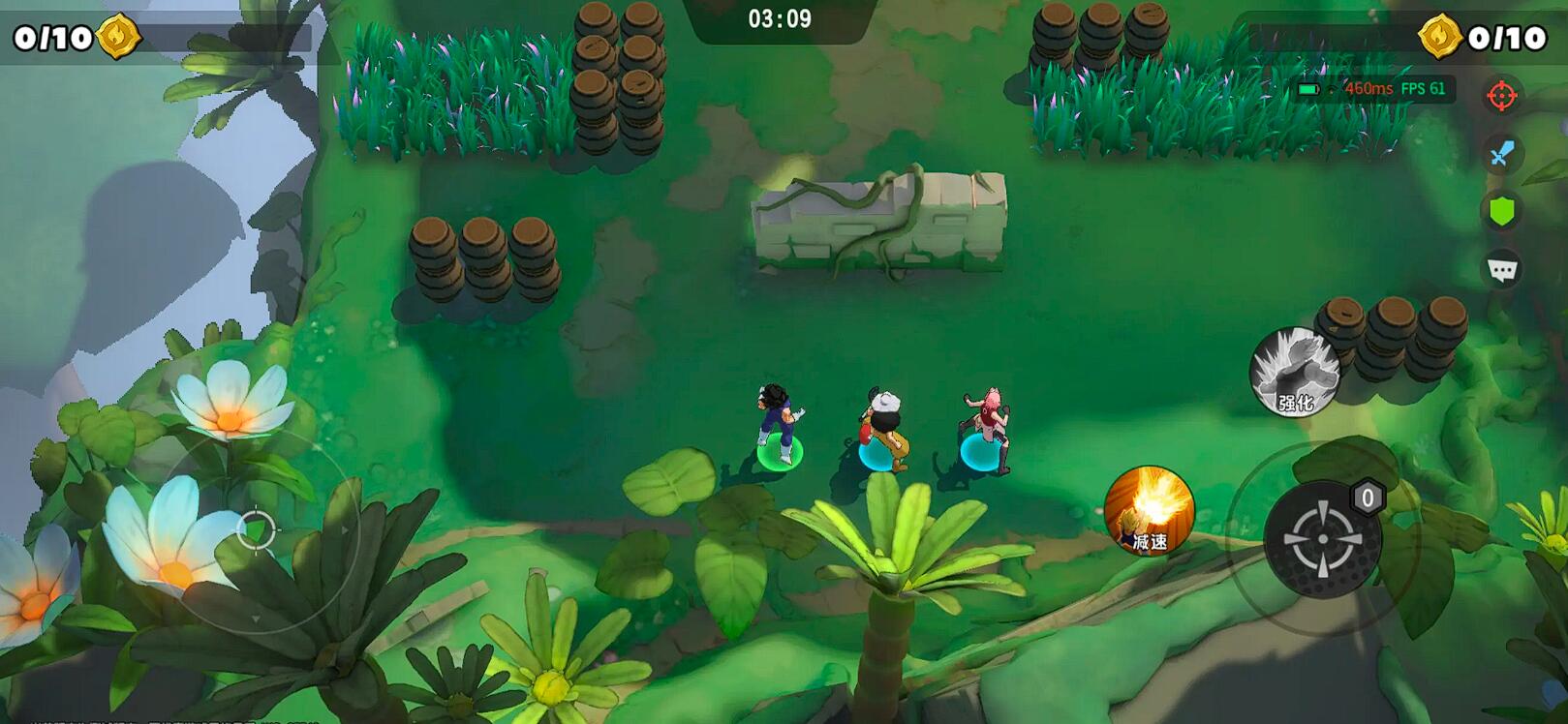Viewport: 1568px width, 724px height.
Task: Open the chat bubble messages
Action: (x=1501, y=269)
